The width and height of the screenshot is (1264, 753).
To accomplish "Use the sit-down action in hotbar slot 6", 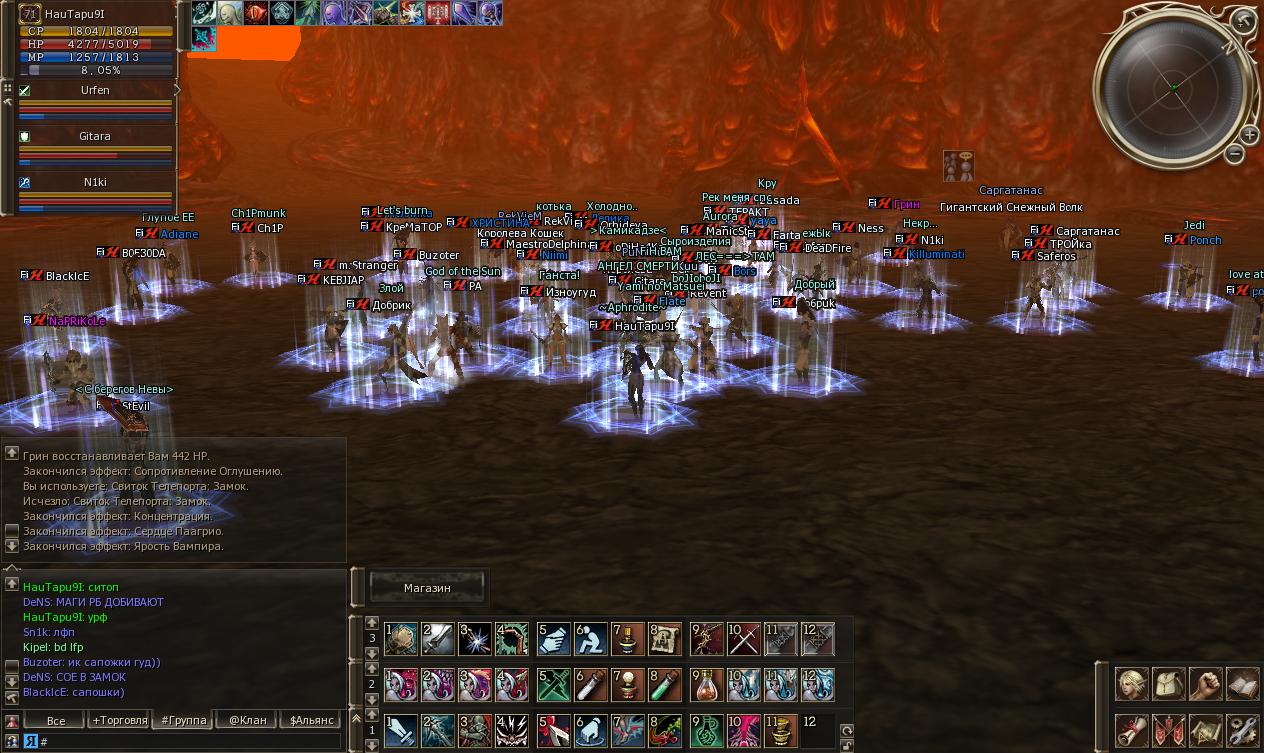I will point(590,639).
